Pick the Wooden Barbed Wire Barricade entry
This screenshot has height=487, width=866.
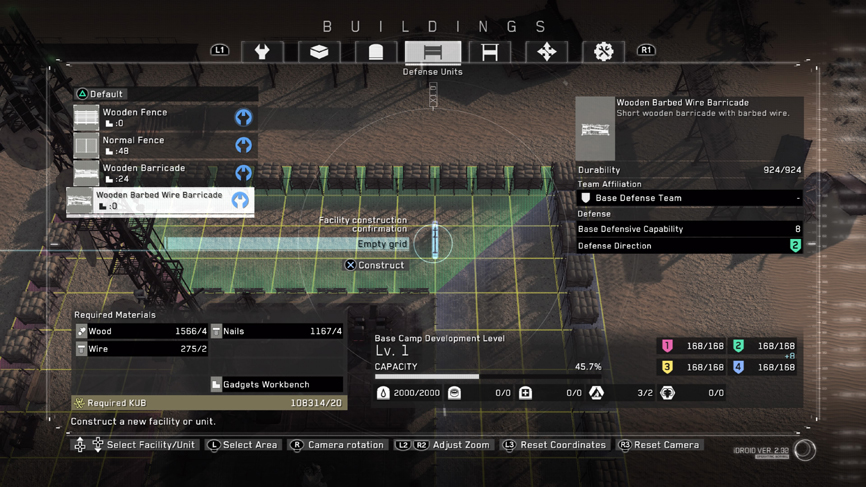(x=160, y=201)
